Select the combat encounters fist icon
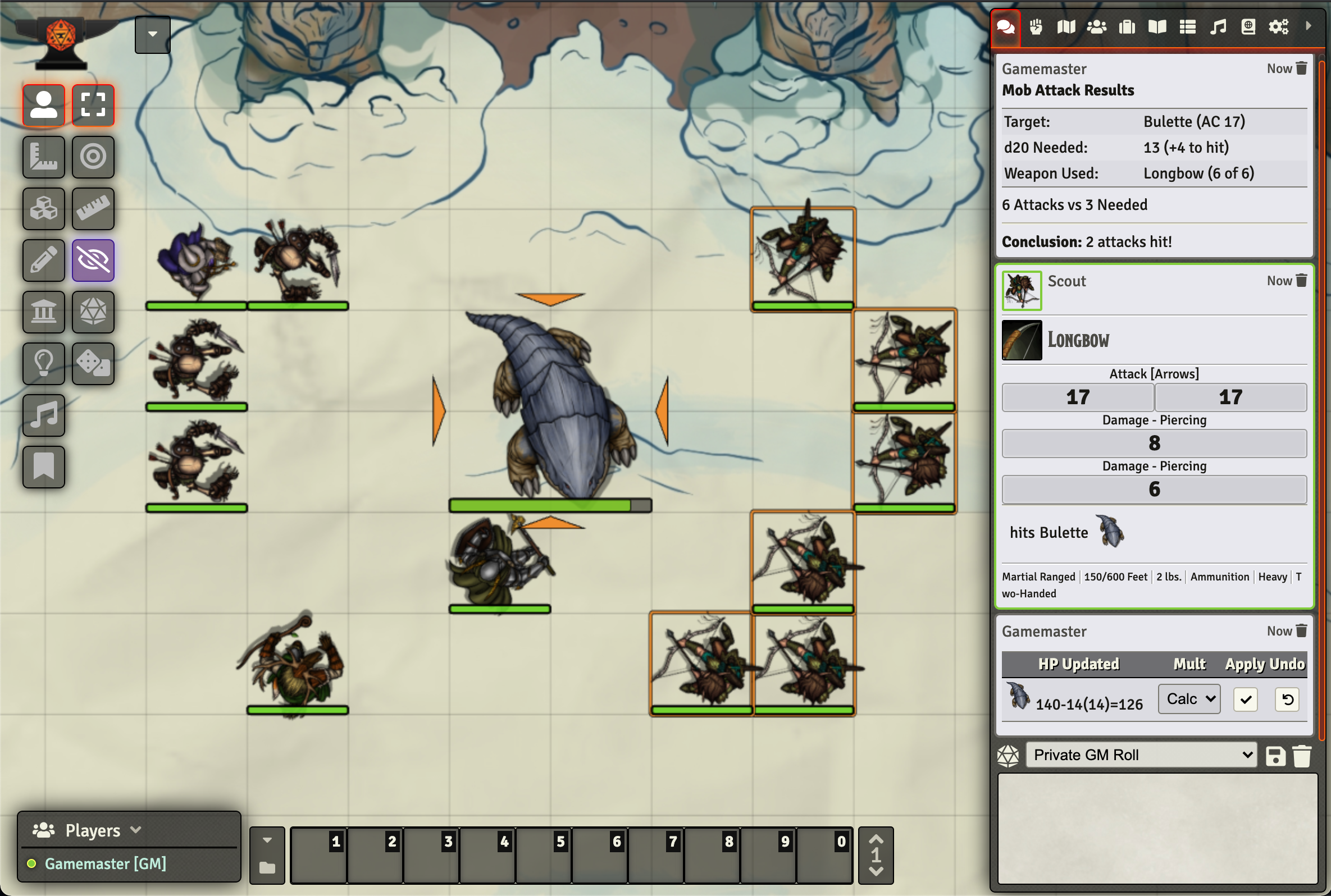1331x896 pixels. pos(1036,26)
